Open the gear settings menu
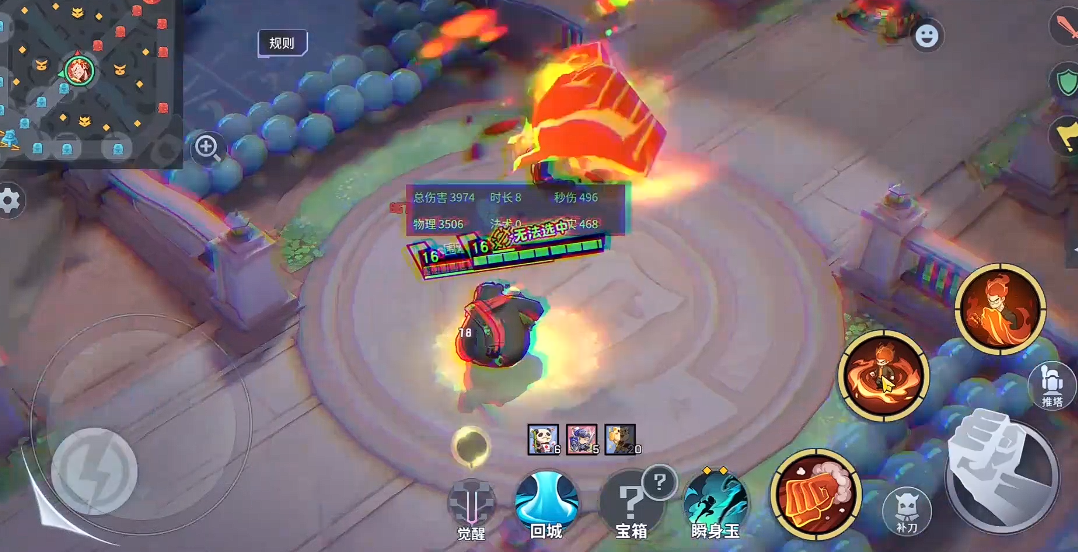This screenshot has height=552, width=1078. tap(10, 201)
